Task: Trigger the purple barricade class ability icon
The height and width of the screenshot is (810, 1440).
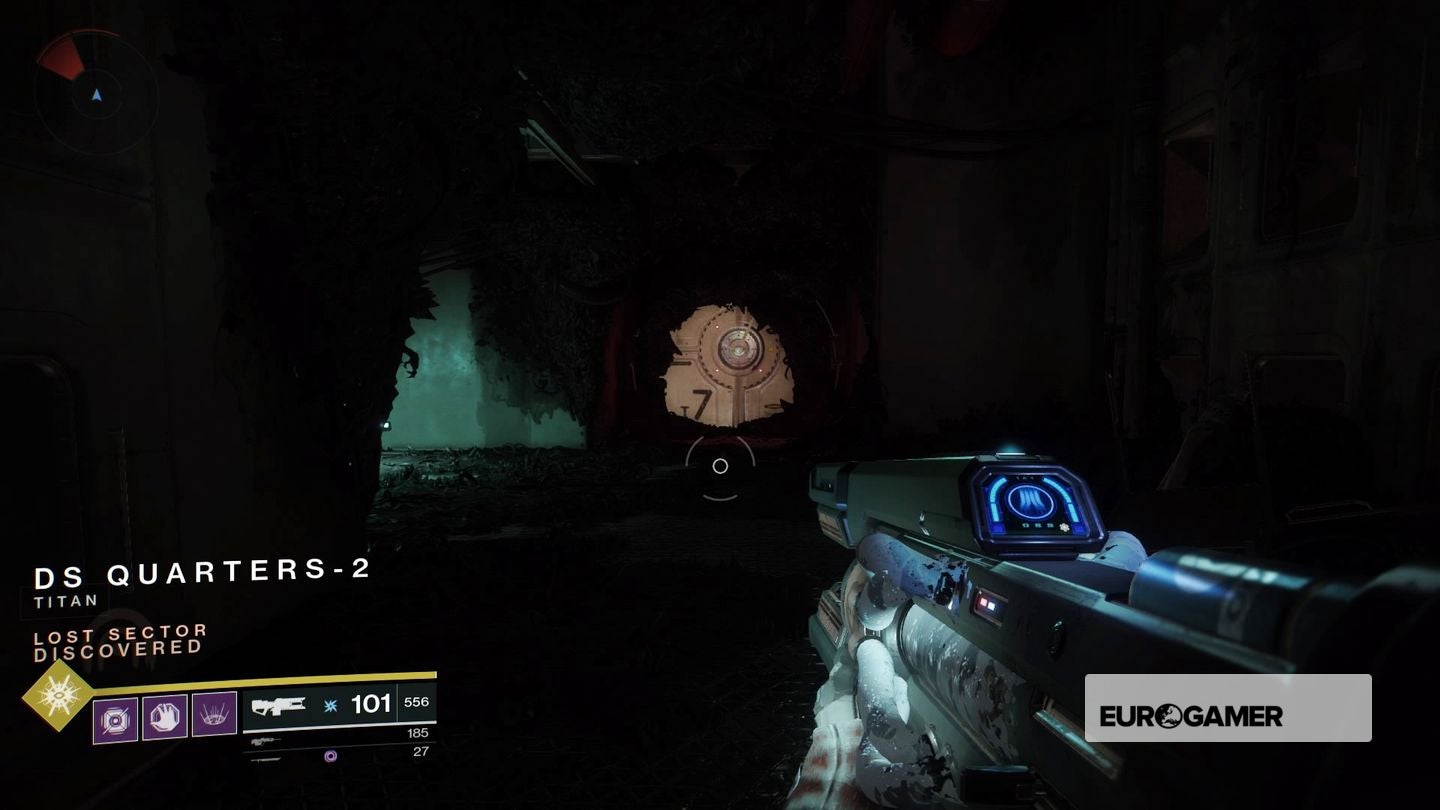Action: click(214, 715)
